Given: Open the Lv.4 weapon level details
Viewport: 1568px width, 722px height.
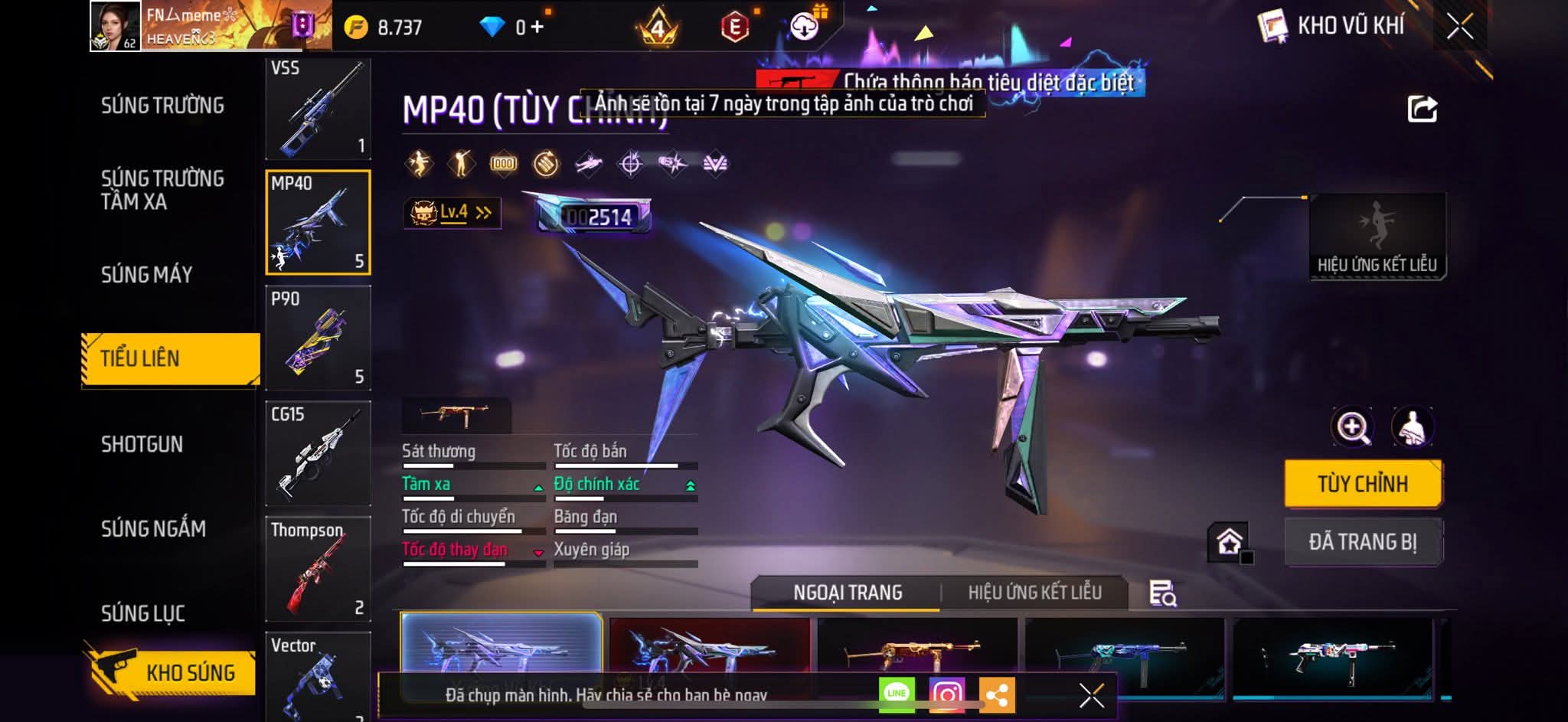Looking at the screenshot, I should click(452, 213).
